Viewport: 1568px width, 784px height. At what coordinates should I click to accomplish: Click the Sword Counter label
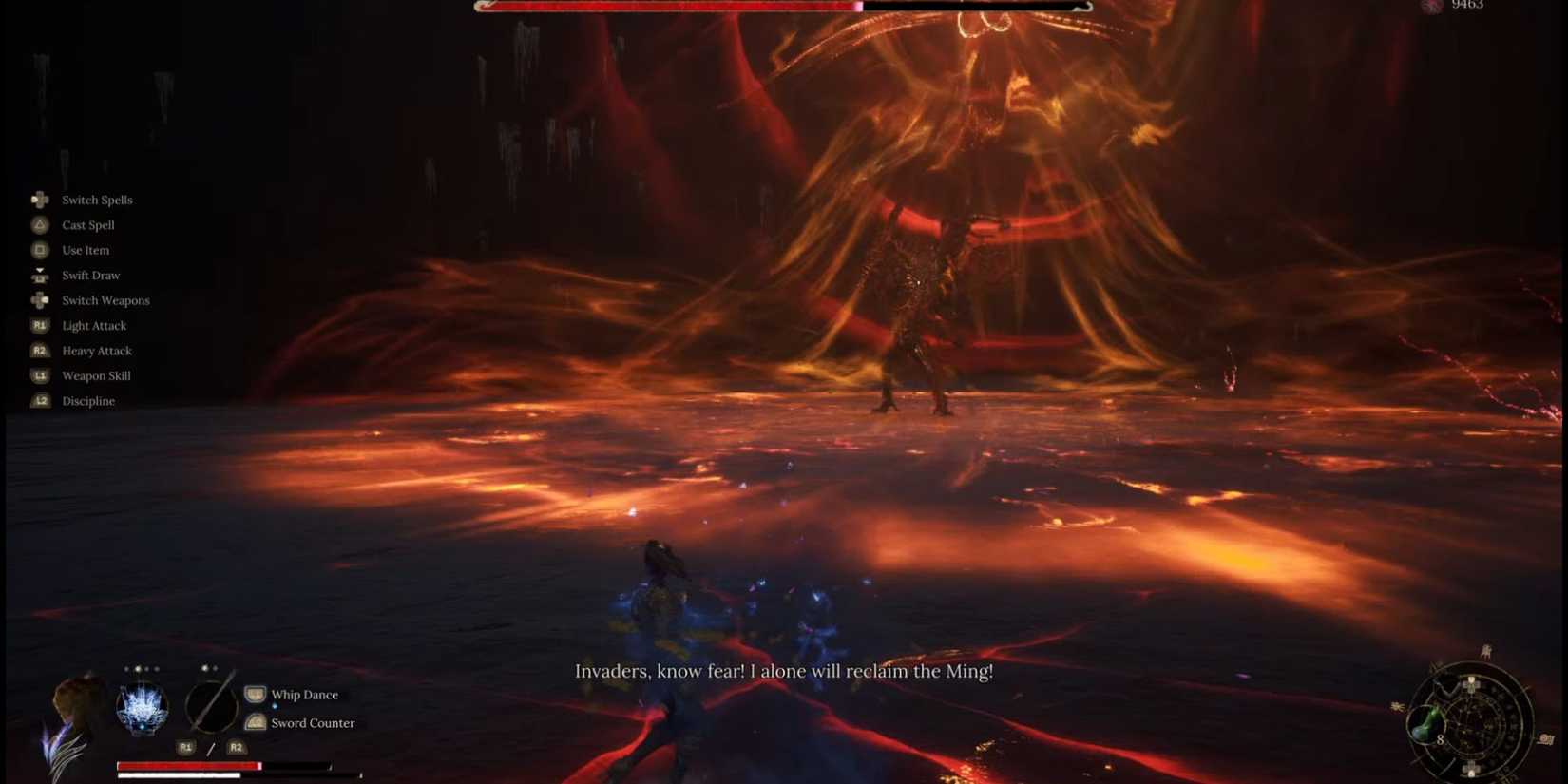click(x=314, y=722)
